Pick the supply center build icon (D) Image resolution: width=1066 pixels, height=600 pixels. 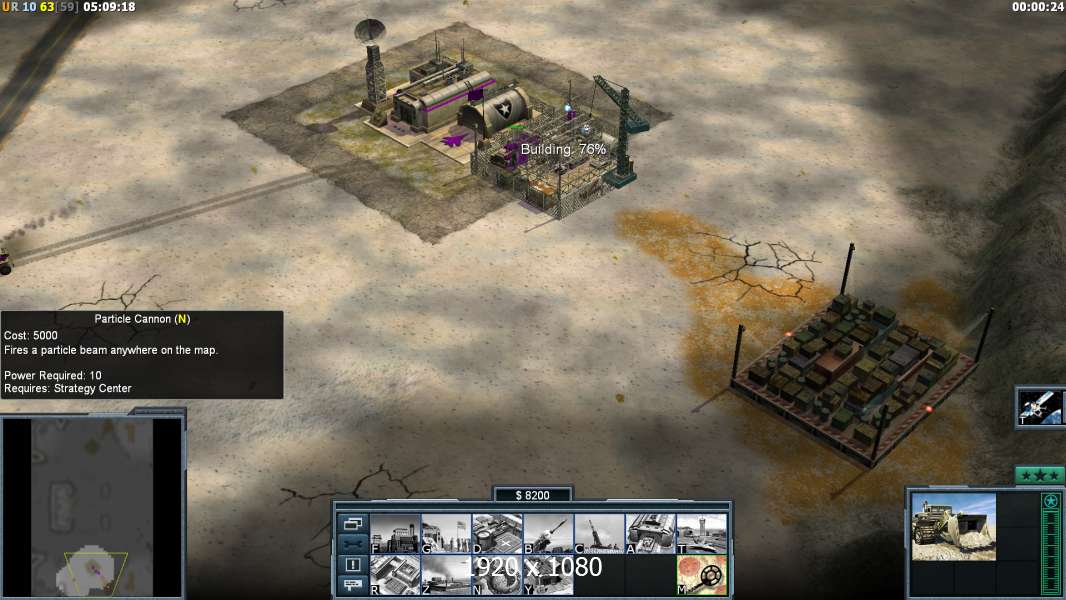(x=497, y=534)
